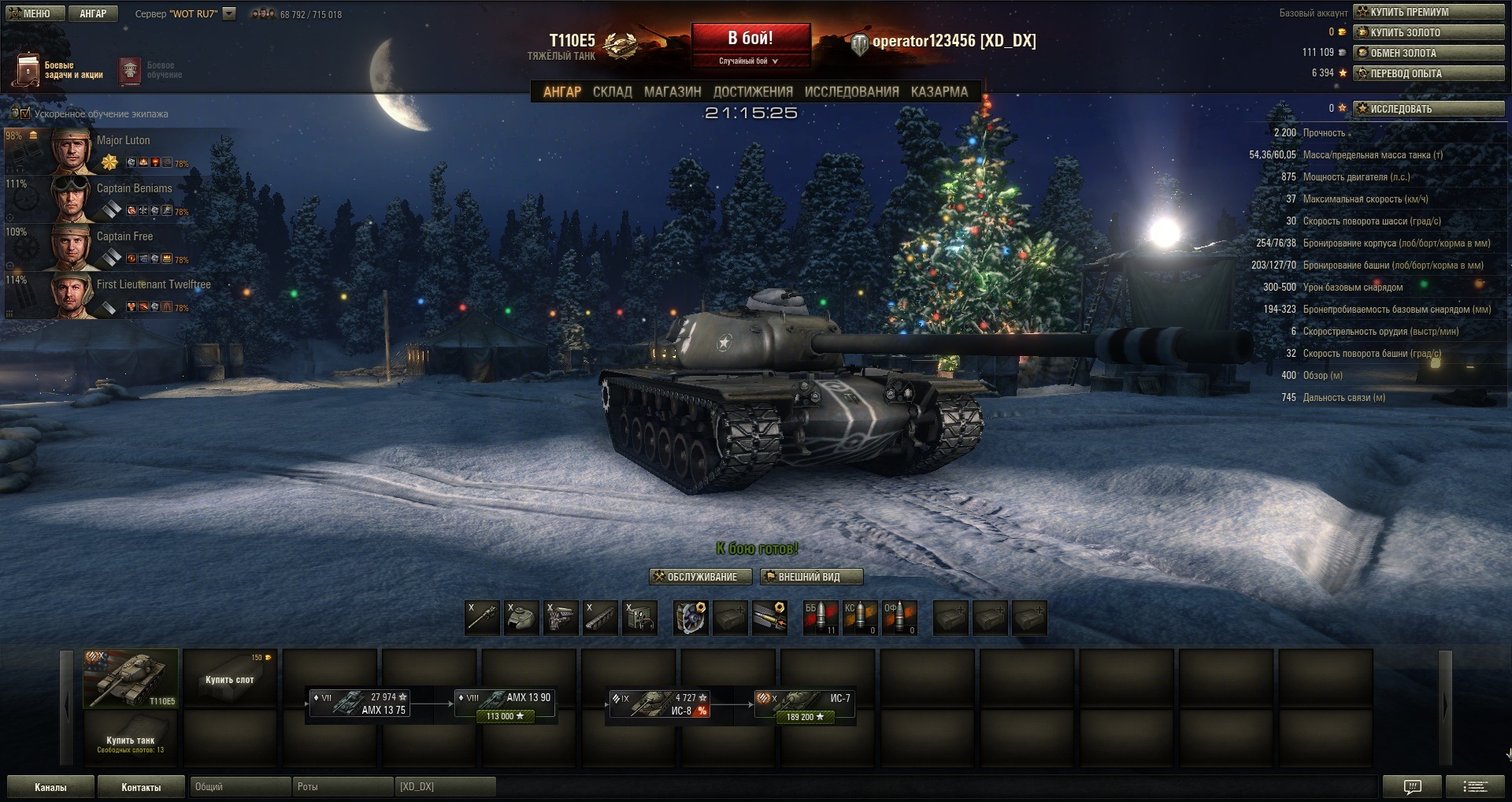Open the server WOT RU7 dropdown
This screenshot has width=1512, height=802.
(229, 13)
